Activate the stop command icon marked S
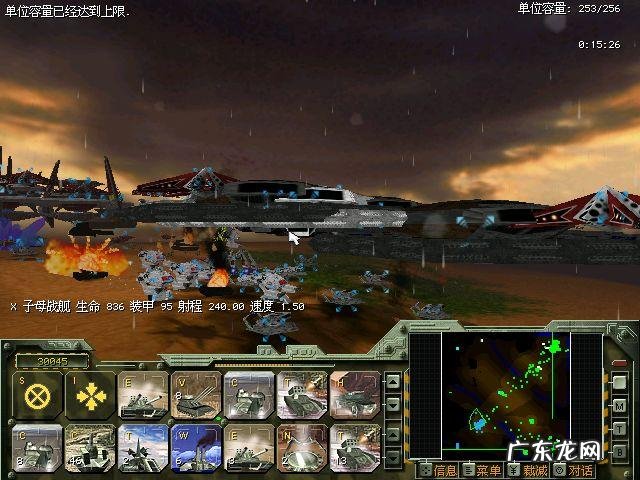This screenshot has height=480, width=640. 38,393
